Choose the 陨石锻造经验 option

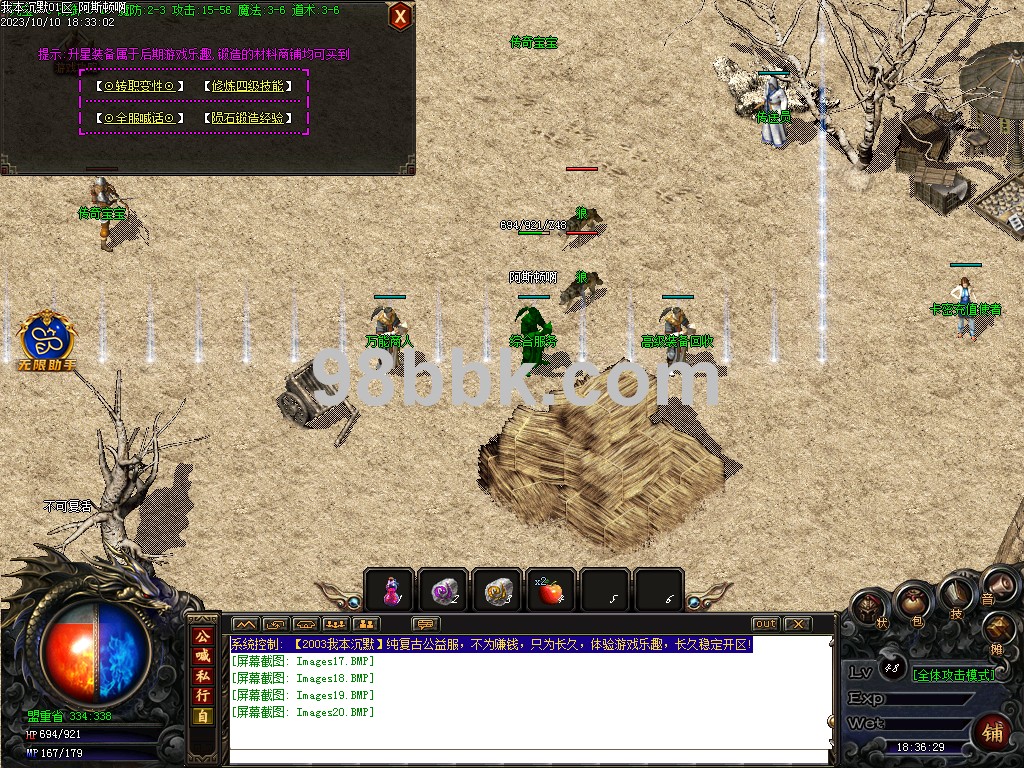point(248,118)
